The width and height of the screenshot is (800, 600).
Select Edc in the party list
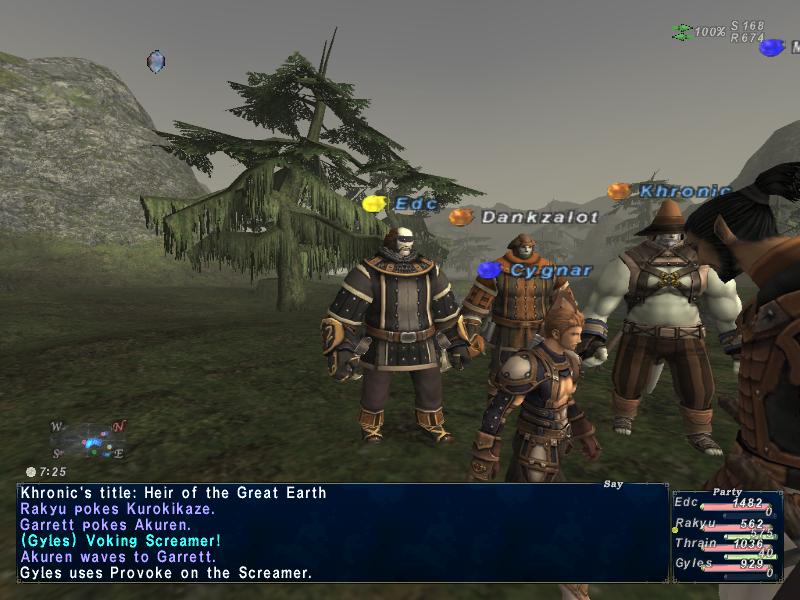coord(687,502)
